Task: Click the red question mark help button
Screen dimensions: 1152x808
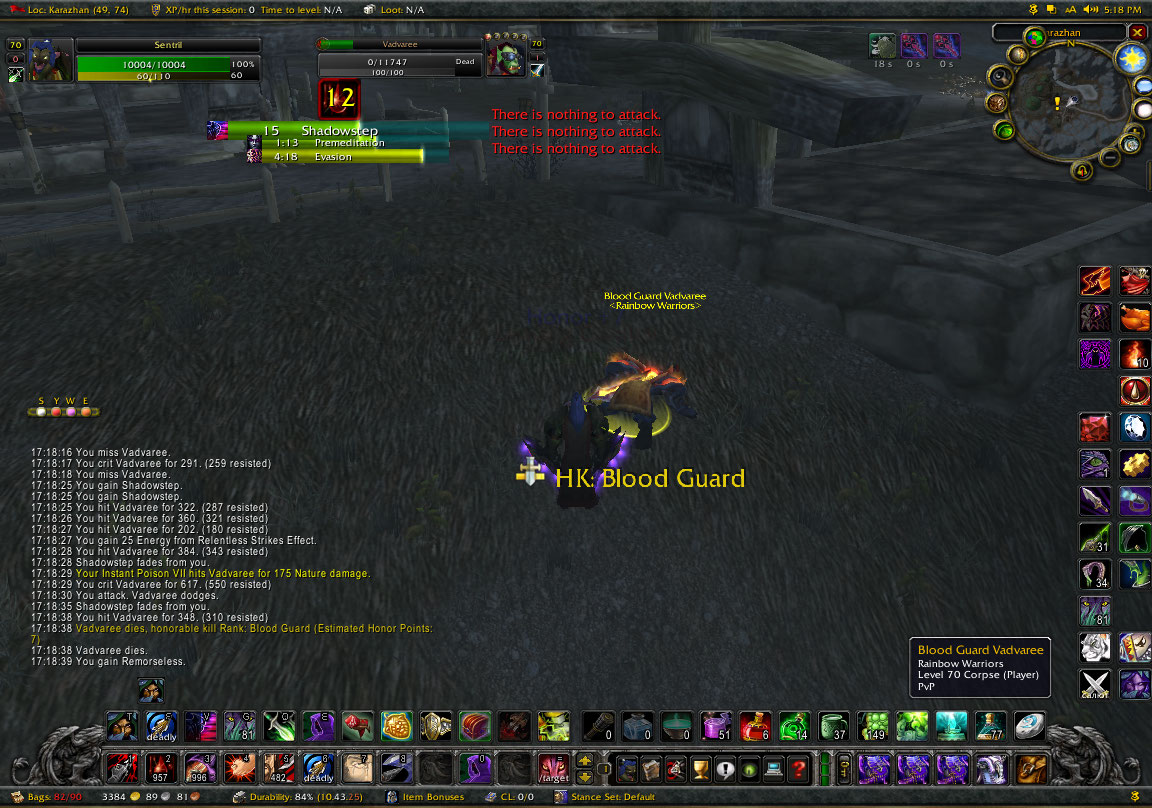Action: tap(797, 768)
